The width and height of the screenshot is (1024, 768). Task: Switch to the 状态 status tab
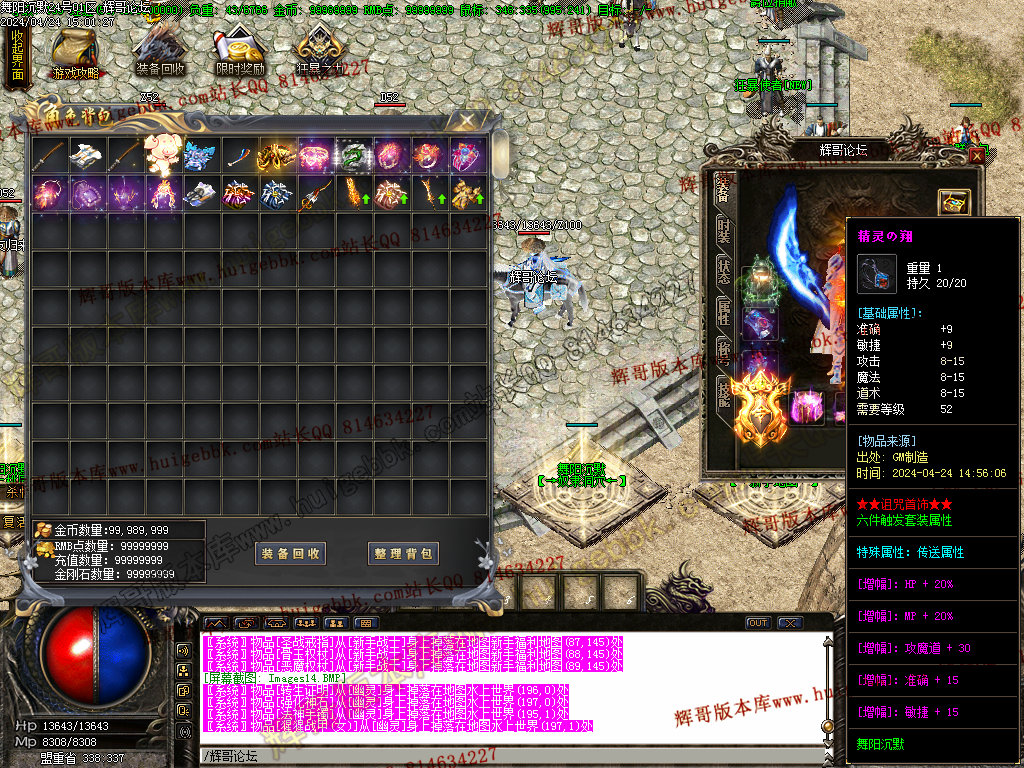(723, 270)
